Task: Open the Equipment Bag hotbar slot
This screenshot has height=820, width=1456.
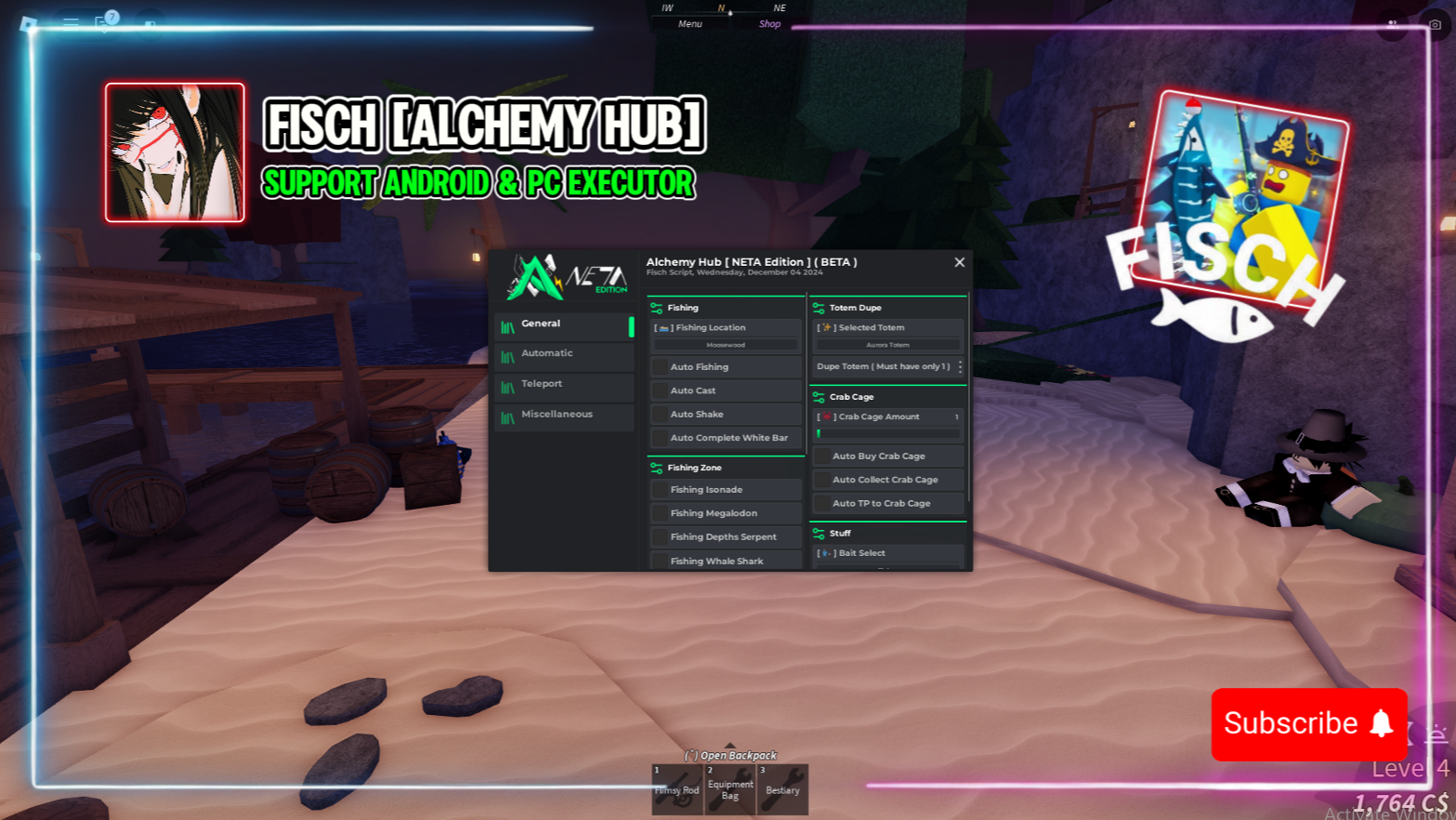Action: [729, 789]
